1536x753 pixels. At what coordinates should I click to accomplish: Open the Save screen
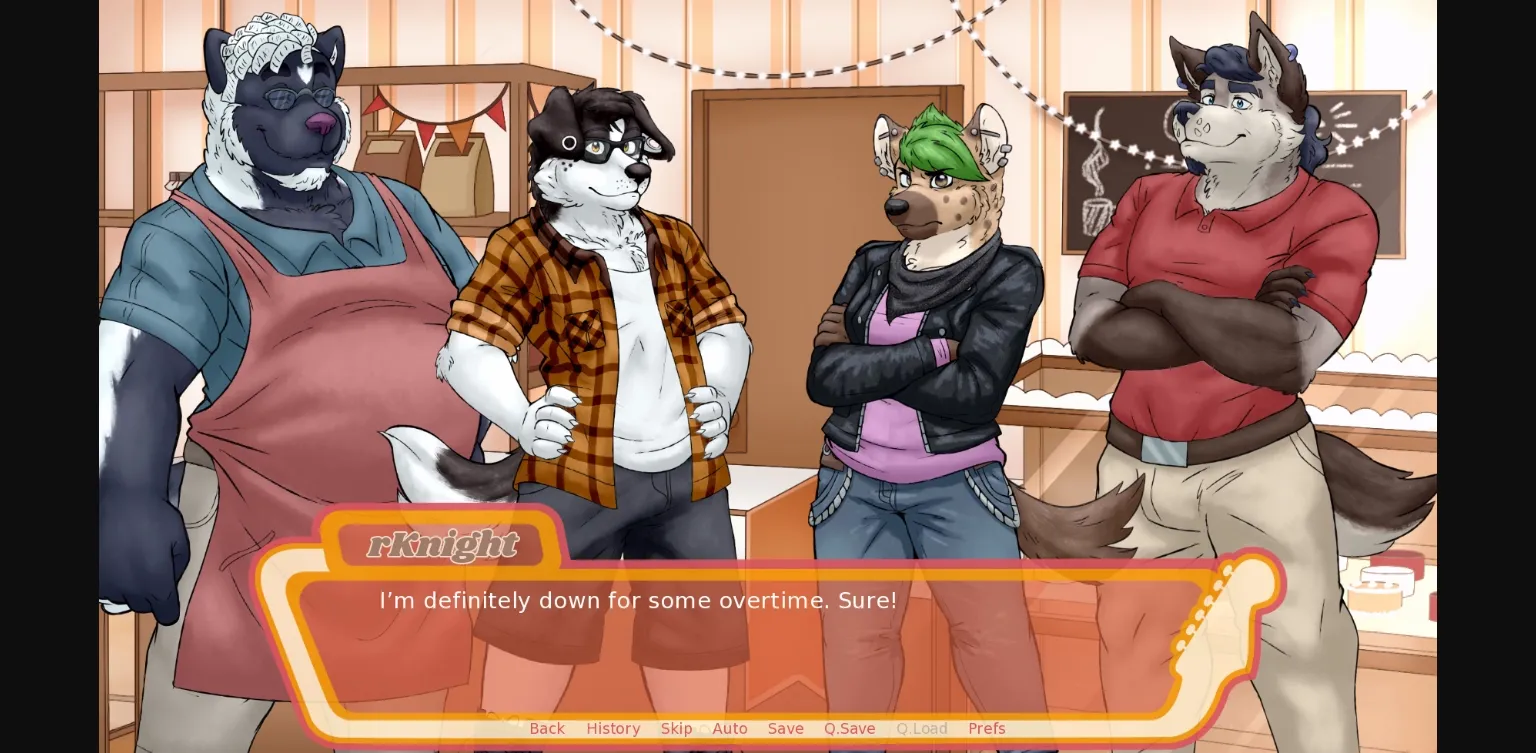785,728
